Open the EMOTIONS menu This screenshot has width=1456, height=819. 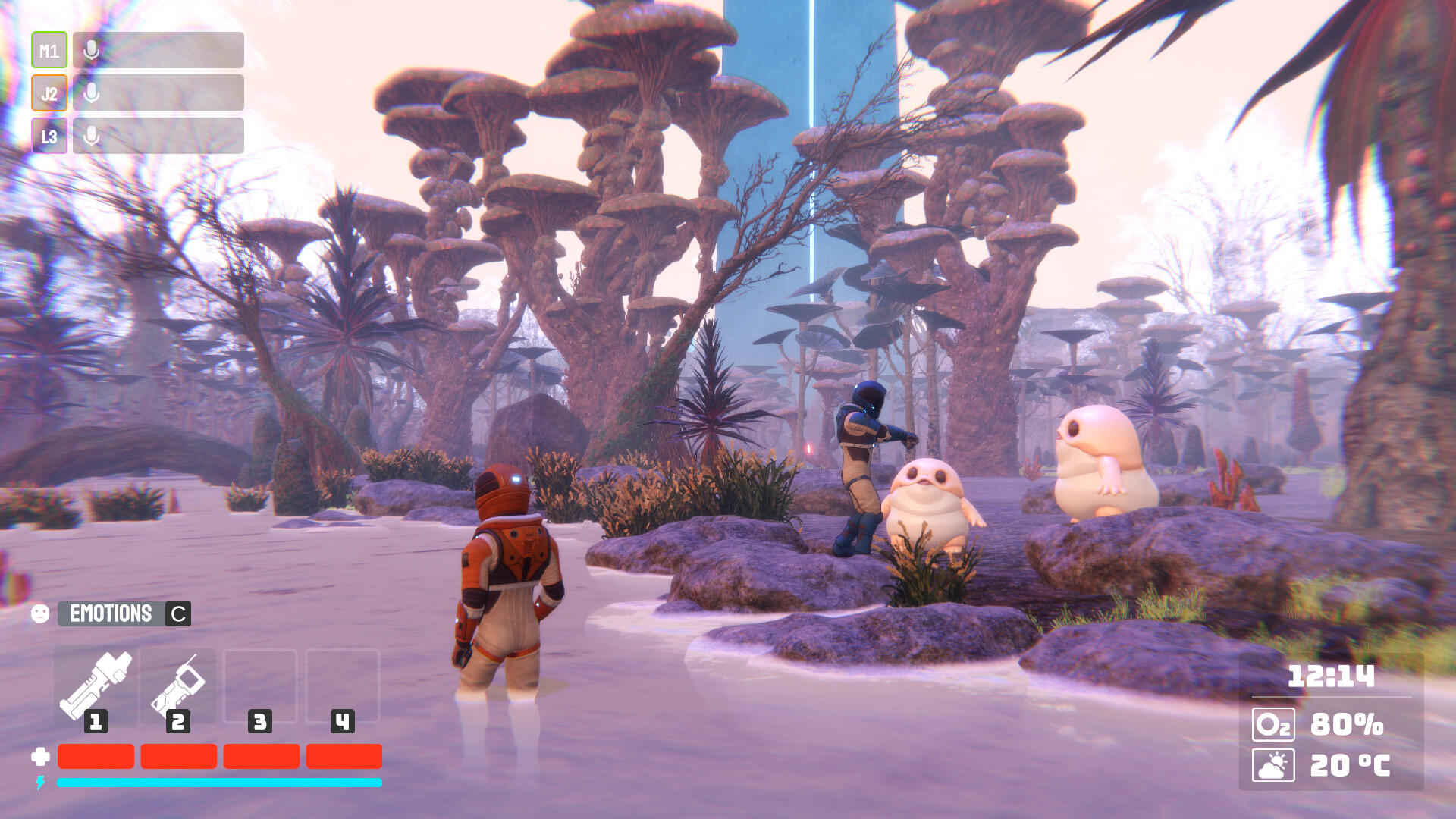pyautogui.click(x=111, y=613)
